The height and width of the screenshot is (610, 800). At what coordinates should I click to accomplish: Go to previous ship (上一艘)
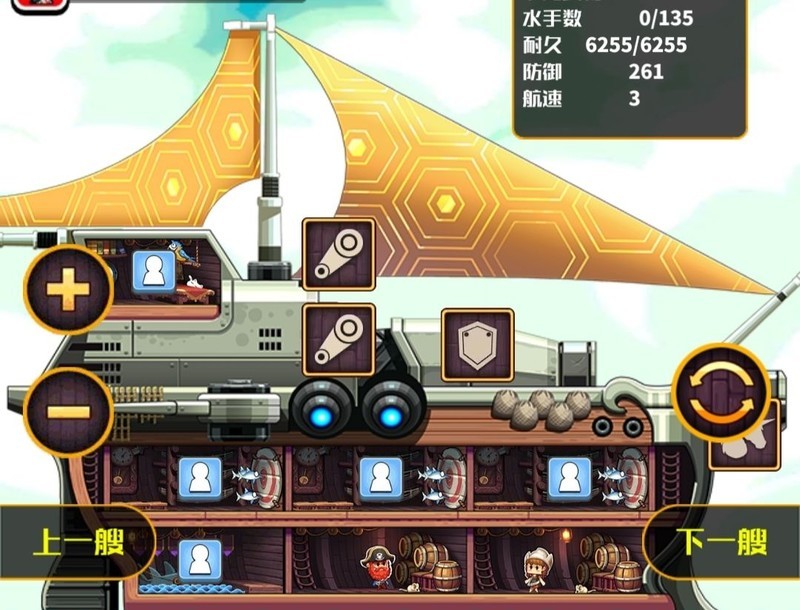[x=76, y=543]
